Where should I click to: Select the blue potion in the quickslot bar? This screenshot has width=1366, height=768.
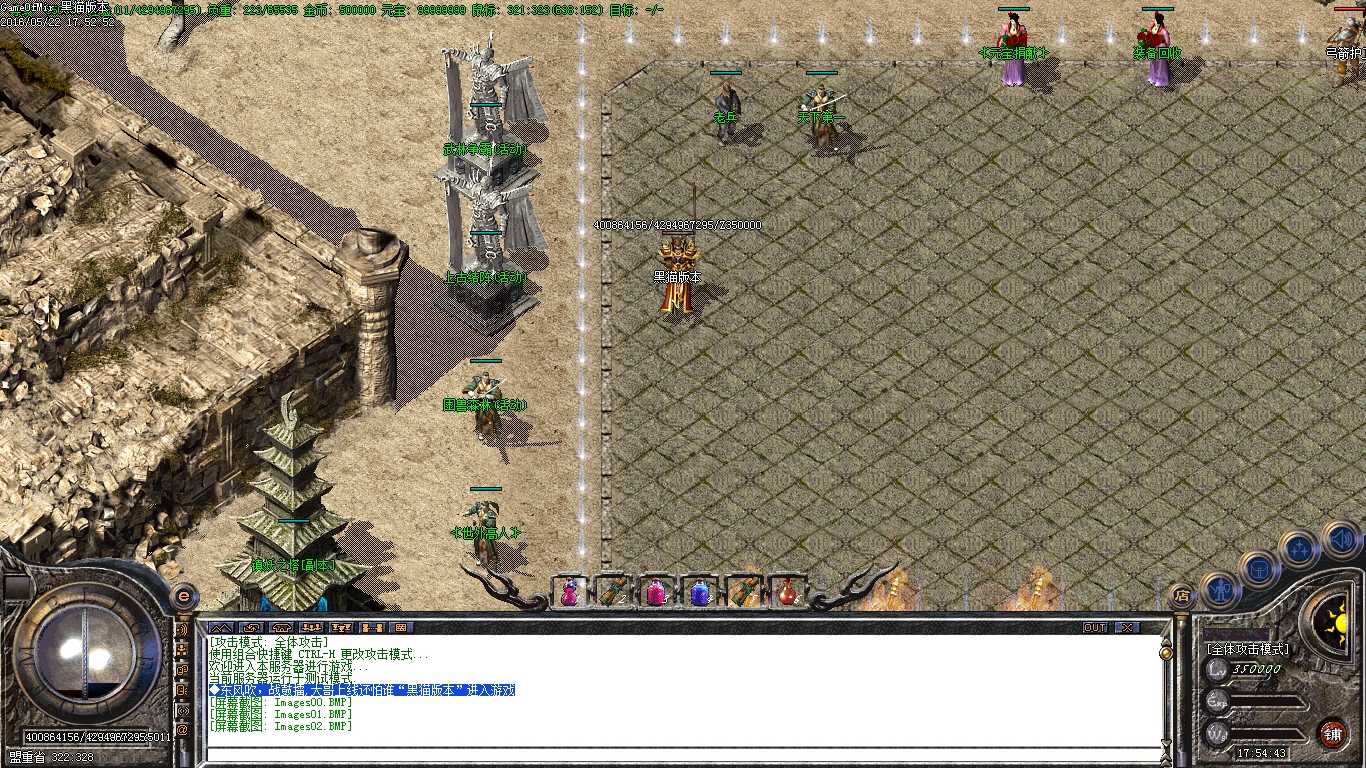(x=700, y=592)
